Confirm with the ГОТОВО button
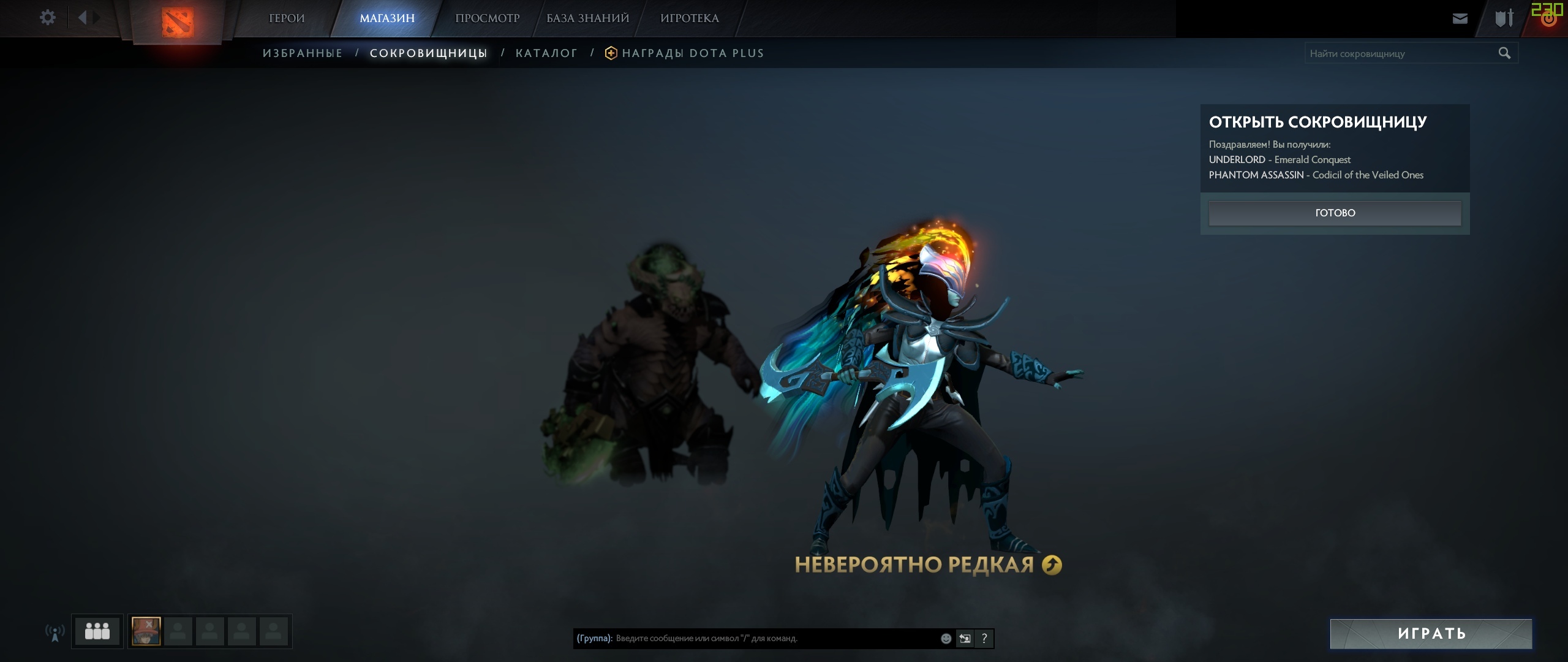This screenshot has width=1568, height=662. [1335, 213]
